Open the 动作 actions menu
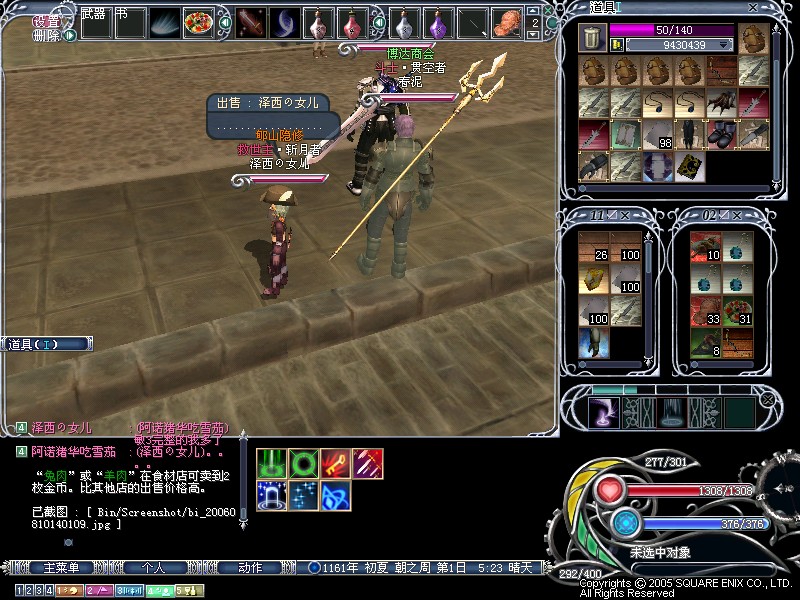The width and height of the screenshot is (800, 600). pos(250,568)
